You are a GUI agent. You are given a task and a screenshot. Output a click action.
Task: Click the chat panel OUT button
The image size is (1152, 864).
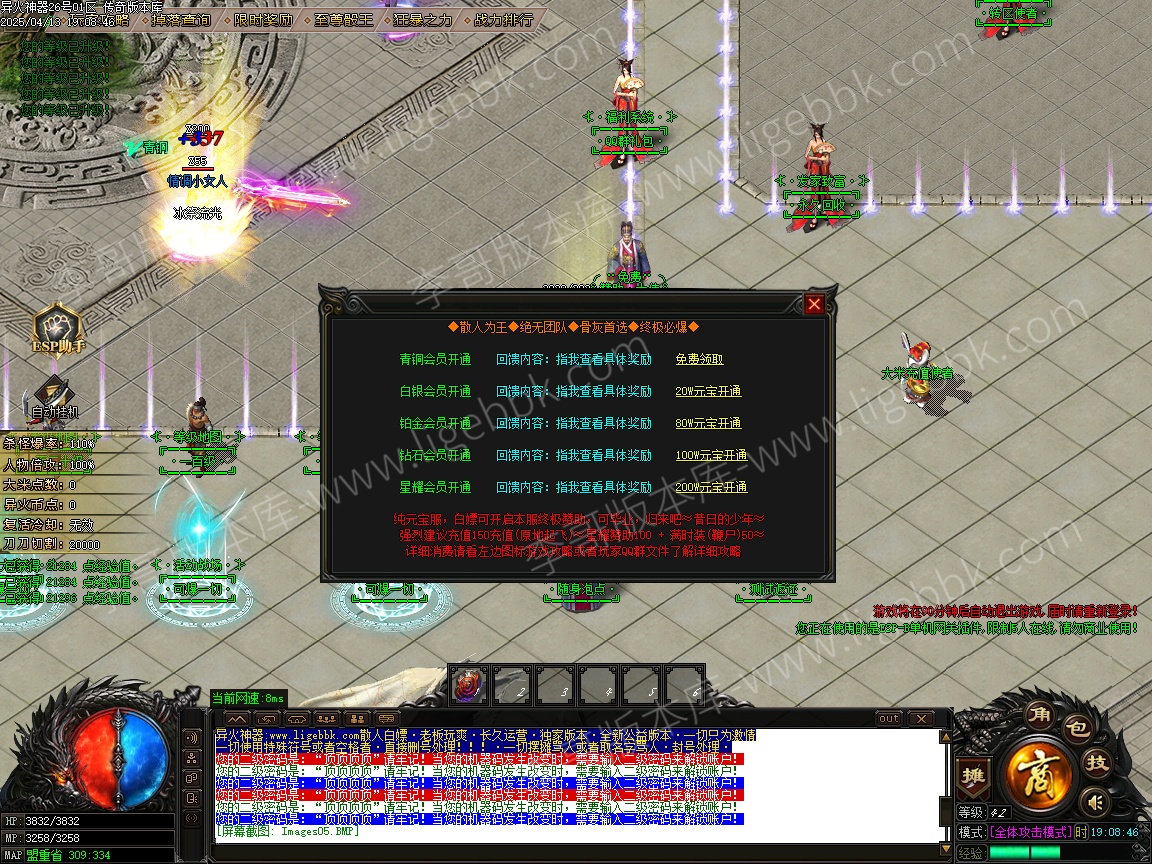[x=889, y=719]
